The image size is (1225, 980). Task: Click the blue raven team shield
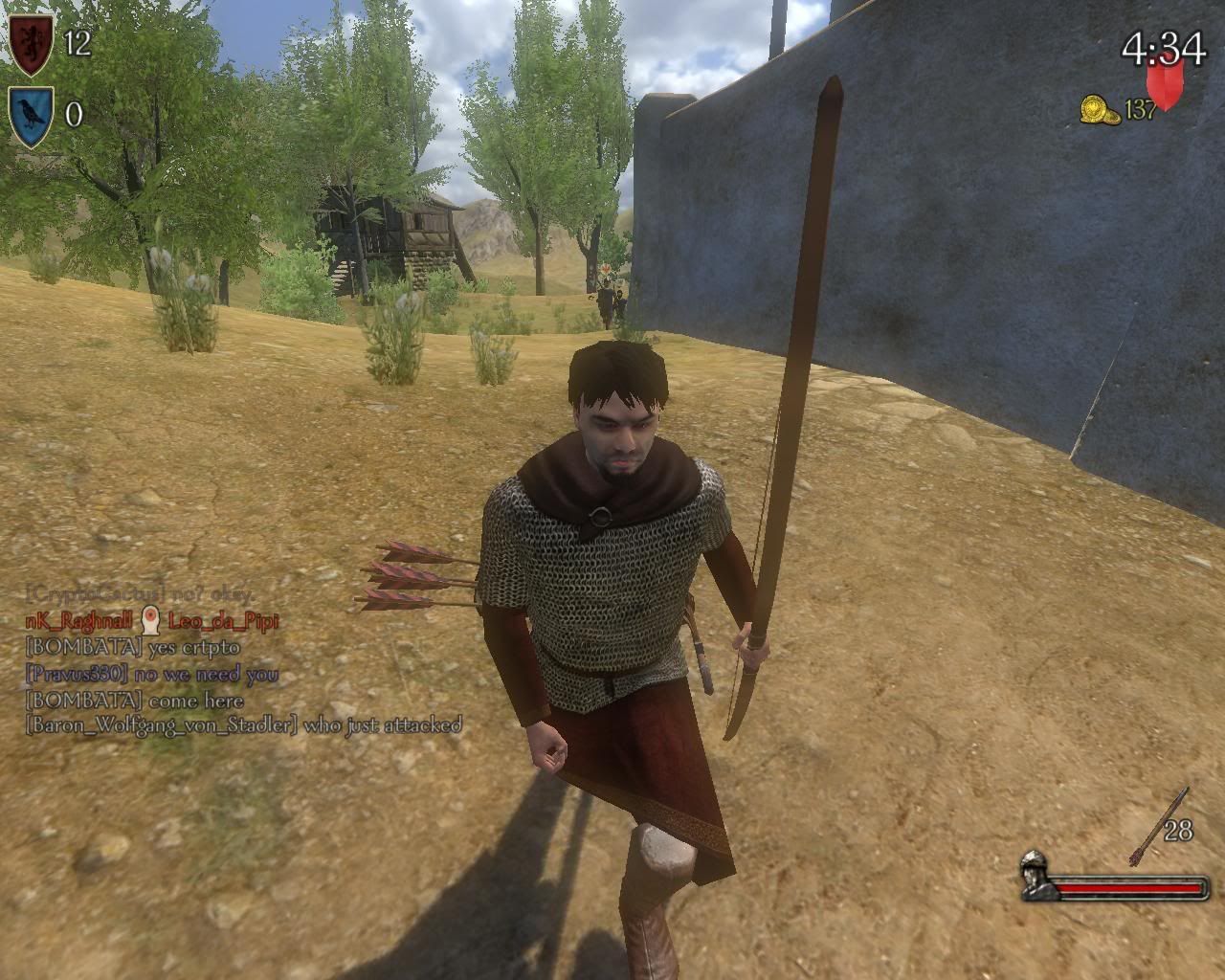31,115
